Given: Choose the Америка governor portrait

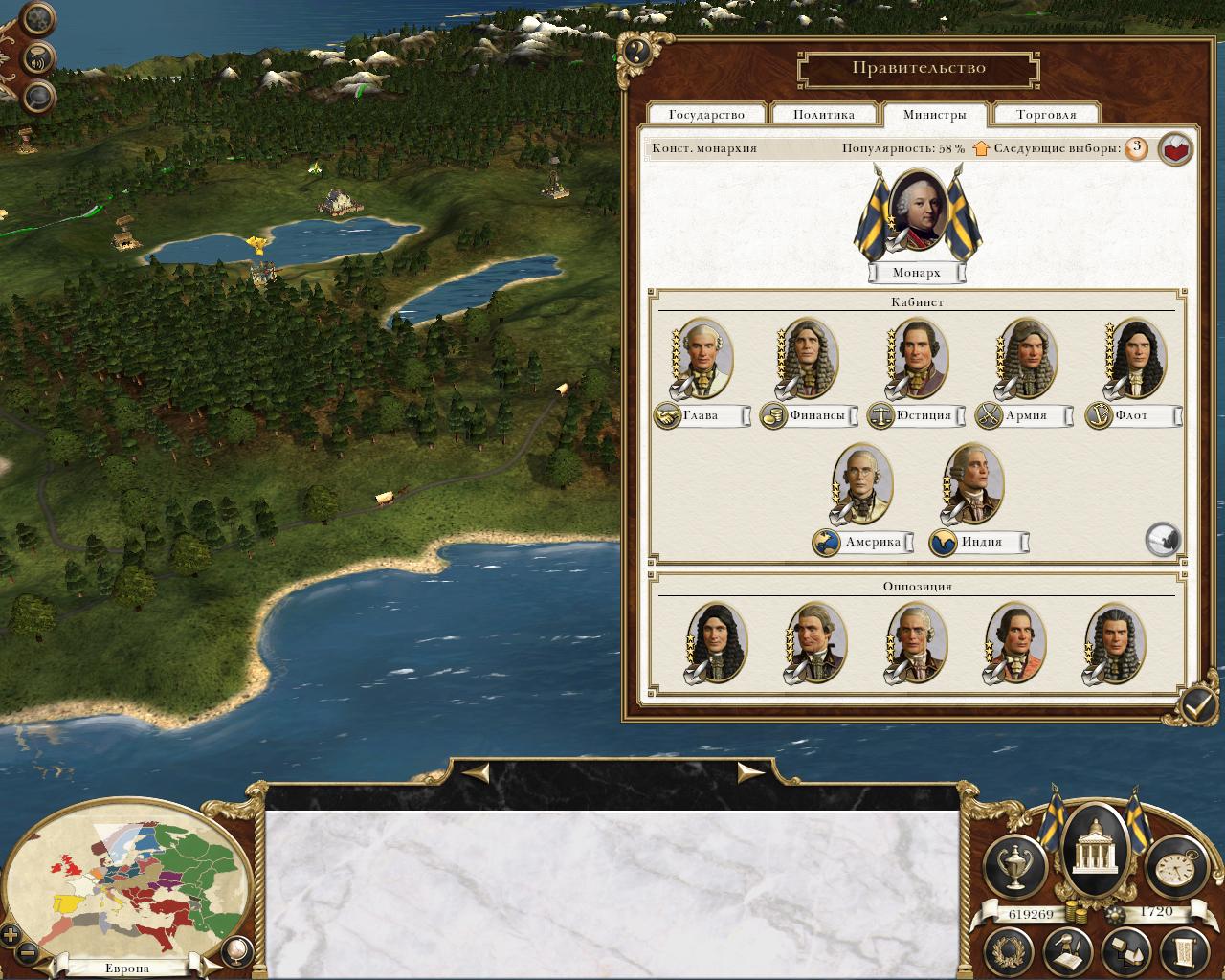Looking at the screenshot, I should click(x=862, y=483).
